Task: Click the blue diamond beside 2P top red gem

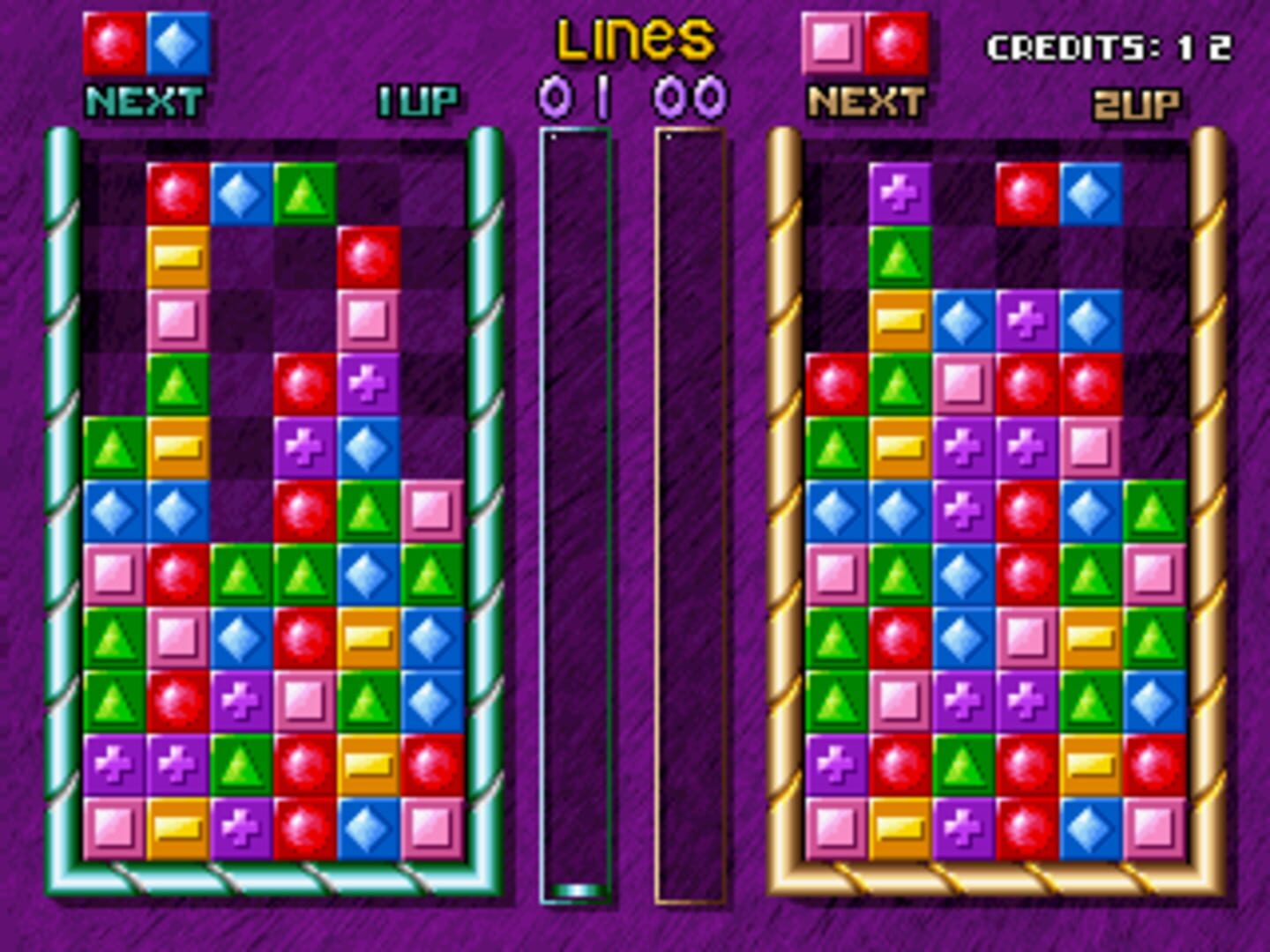Action: pos(1089,196)
